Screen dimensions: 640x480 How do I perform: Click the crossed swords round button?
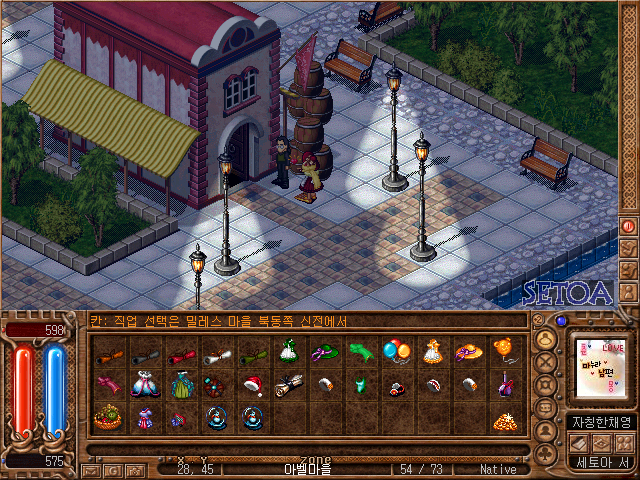(x=546, y=360)
